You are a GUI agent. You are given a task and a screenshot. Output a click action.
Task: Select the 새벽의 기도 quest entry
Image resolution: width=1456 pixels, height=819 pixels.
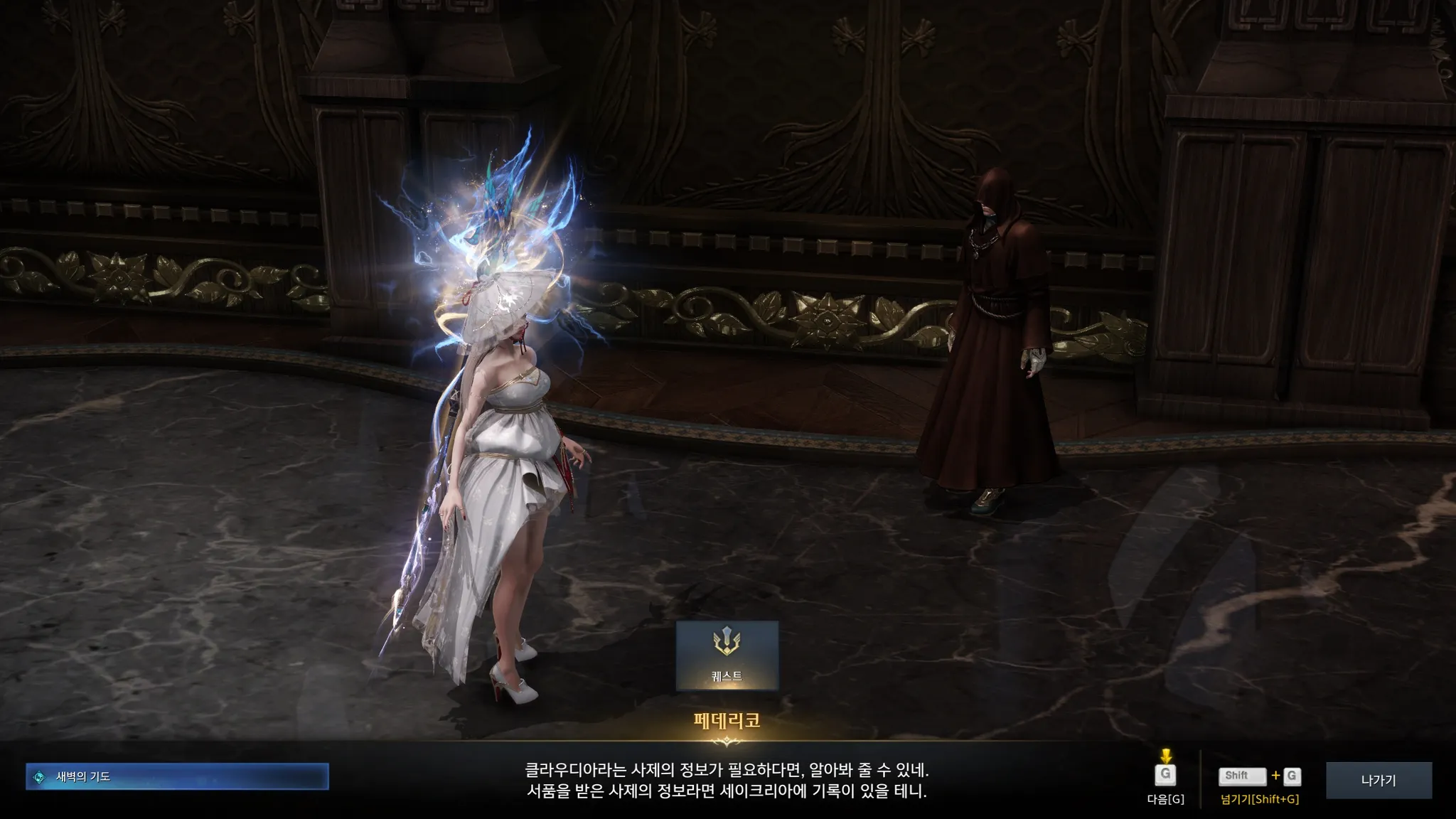pos(177,776)
